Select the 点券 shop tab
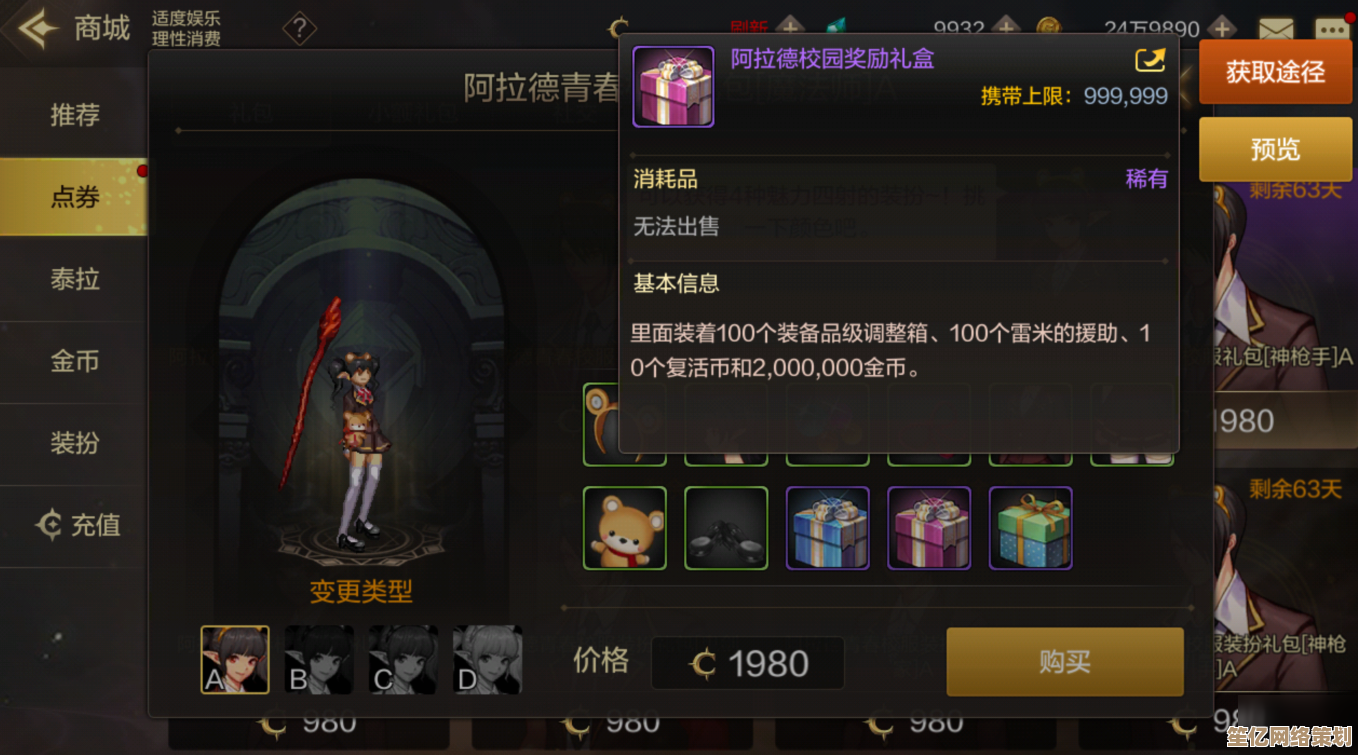The height and width of the screenshot is (755, 1358). 75,197
